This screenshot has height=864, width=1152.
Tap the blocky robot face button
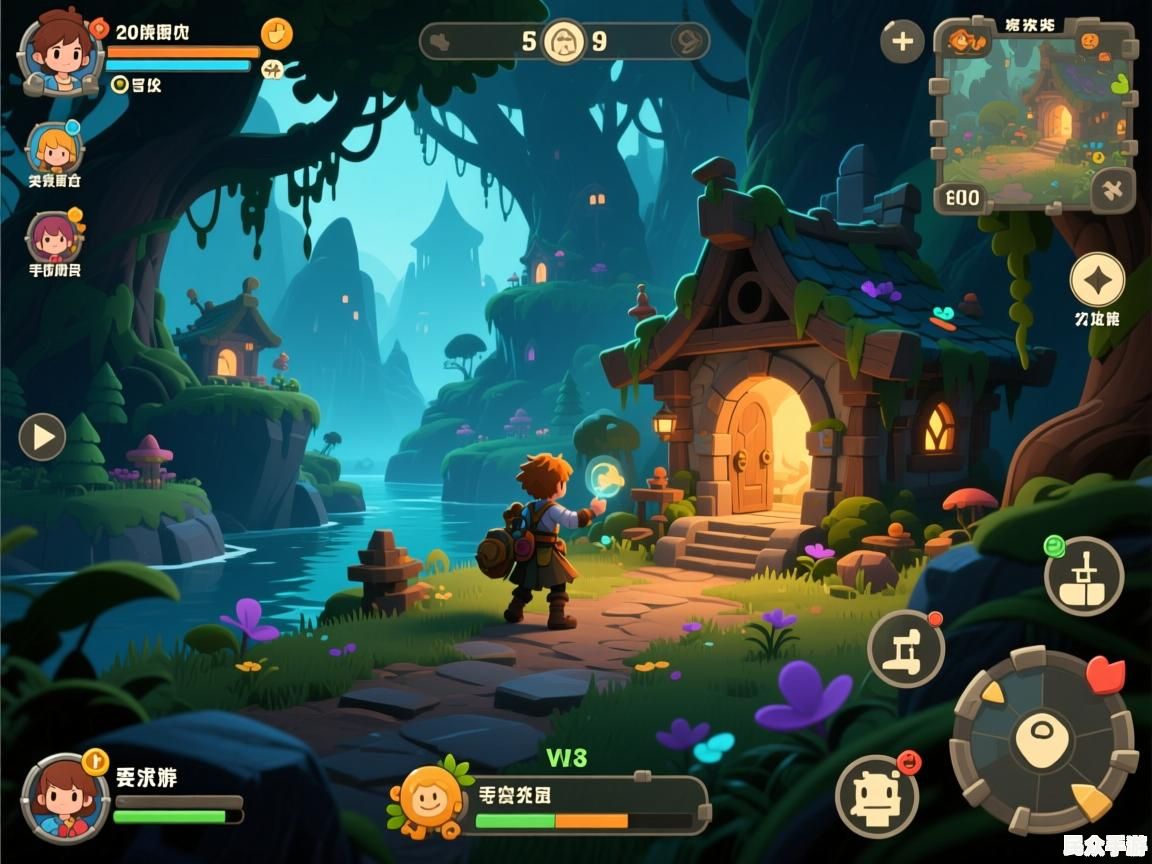[876, 795]
